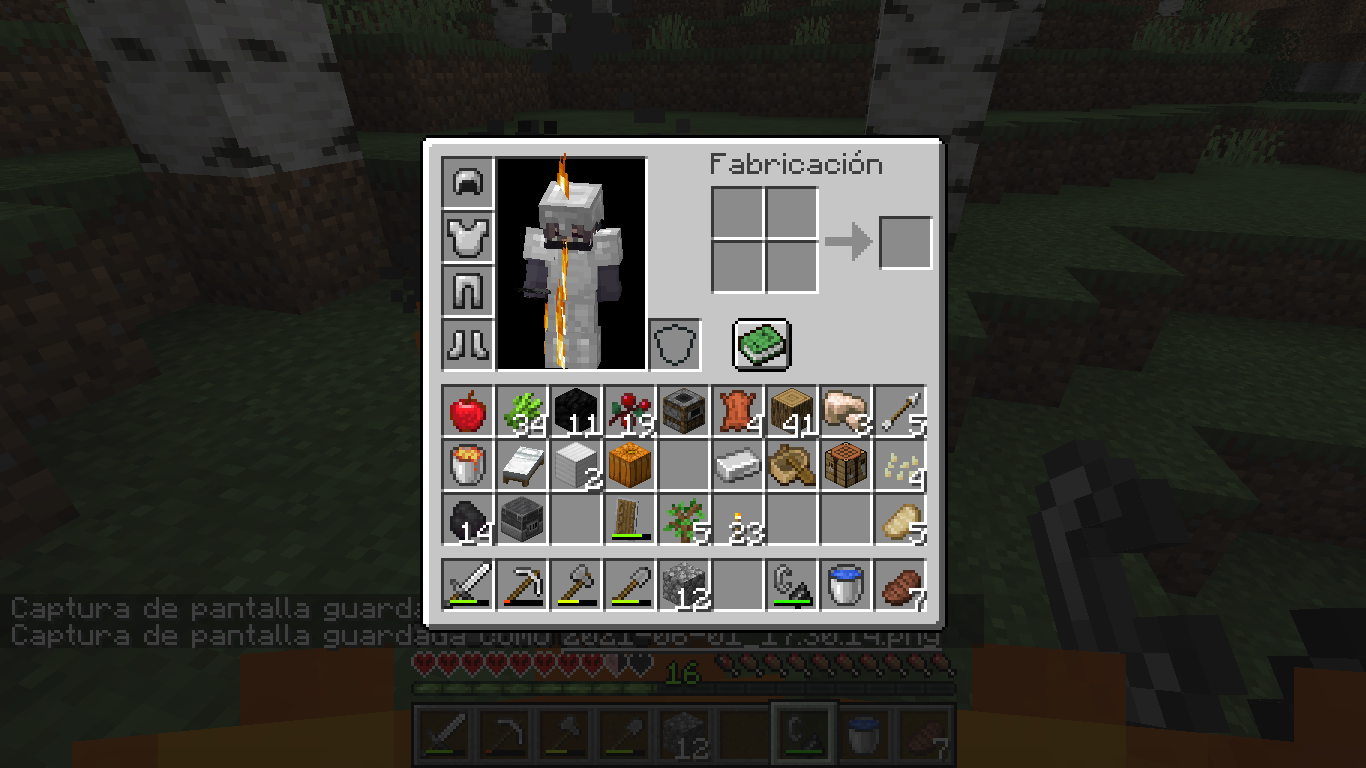
Task: Pick up the lava bucket
Action: [x=467, y=466]
